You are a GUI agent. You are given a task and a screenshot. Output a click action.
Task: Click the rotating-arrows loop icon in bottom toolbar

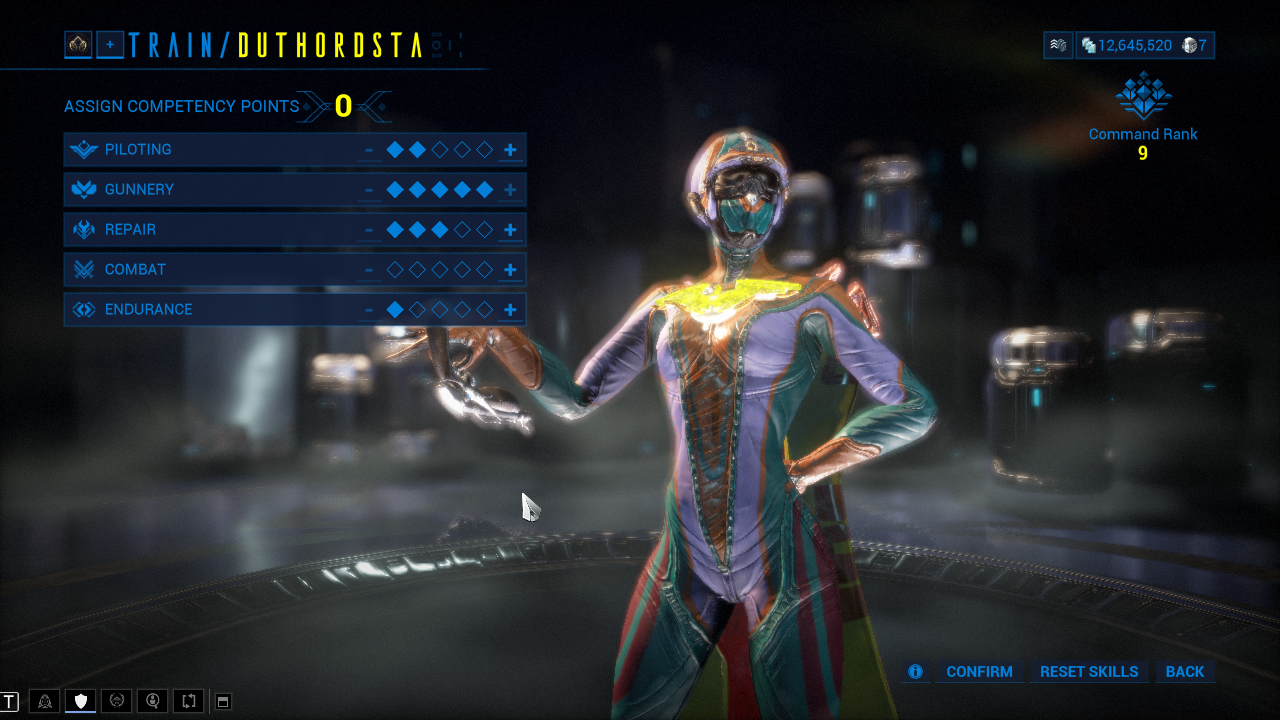188,701
